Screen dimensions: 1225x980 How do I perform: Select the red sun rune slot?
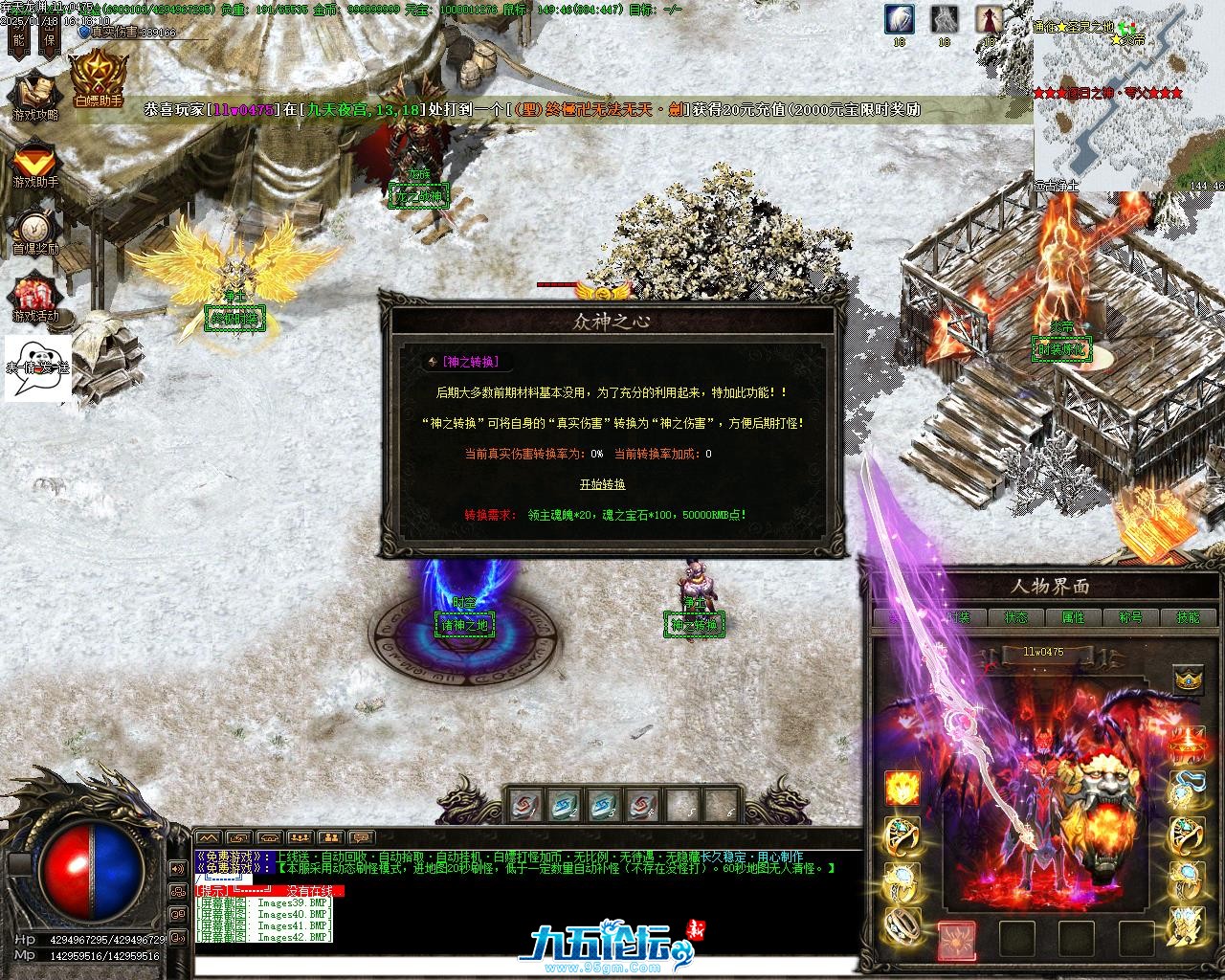tap(956, 940)
